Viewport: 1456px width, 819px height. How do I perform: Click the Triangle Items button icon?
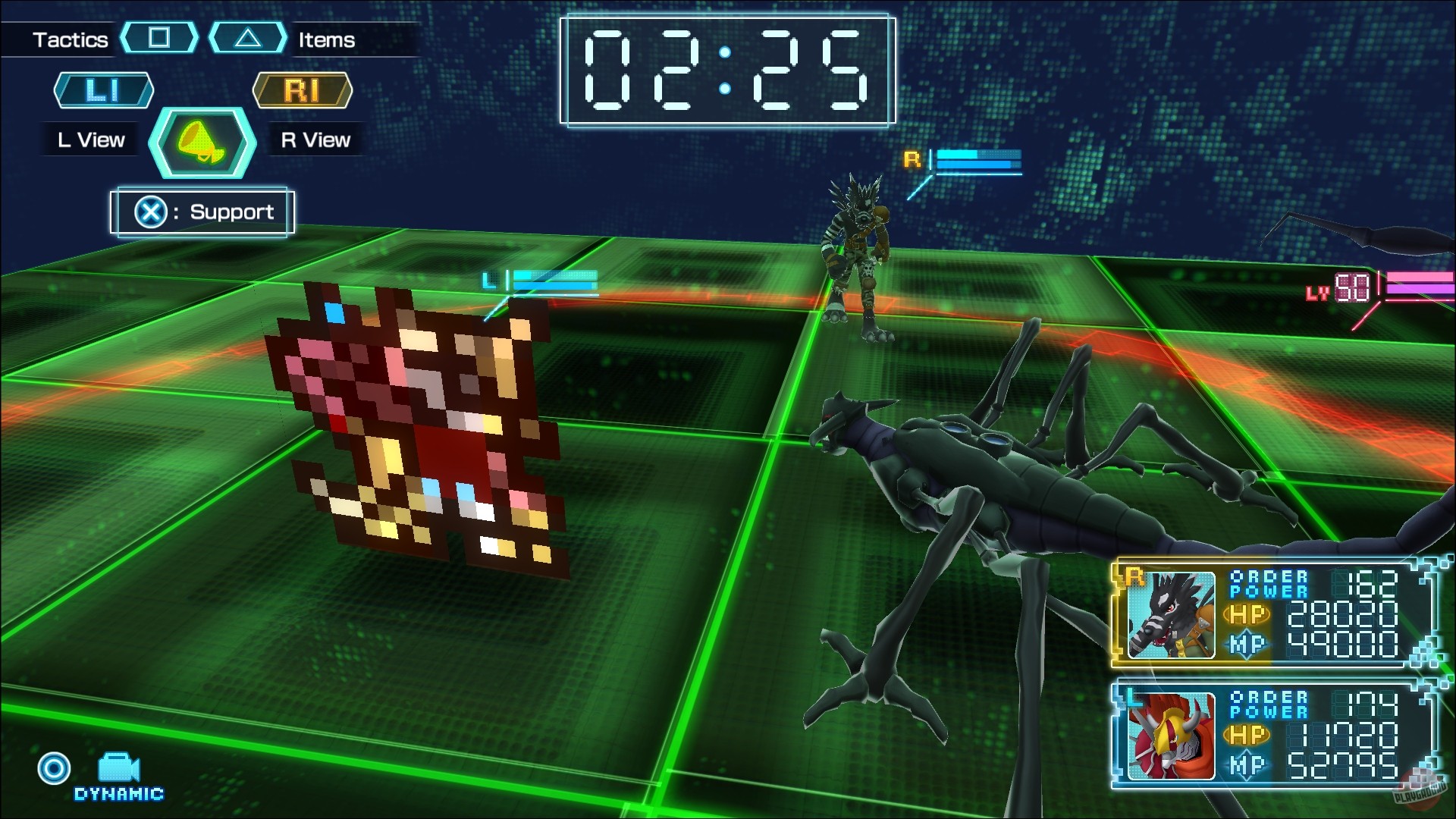tap(246, 39)
